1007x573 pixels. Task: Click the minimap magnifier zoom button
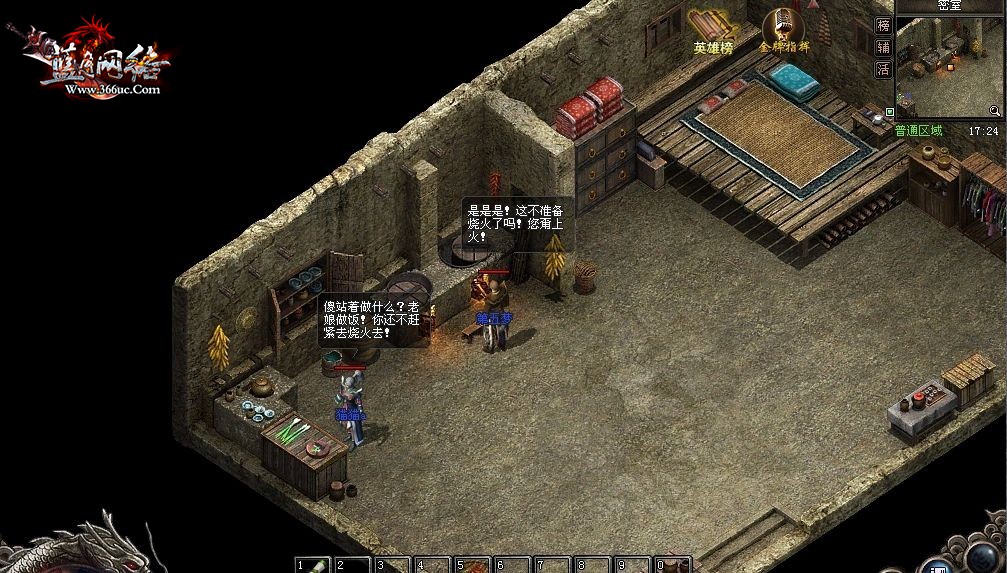(x=995, y=111)
